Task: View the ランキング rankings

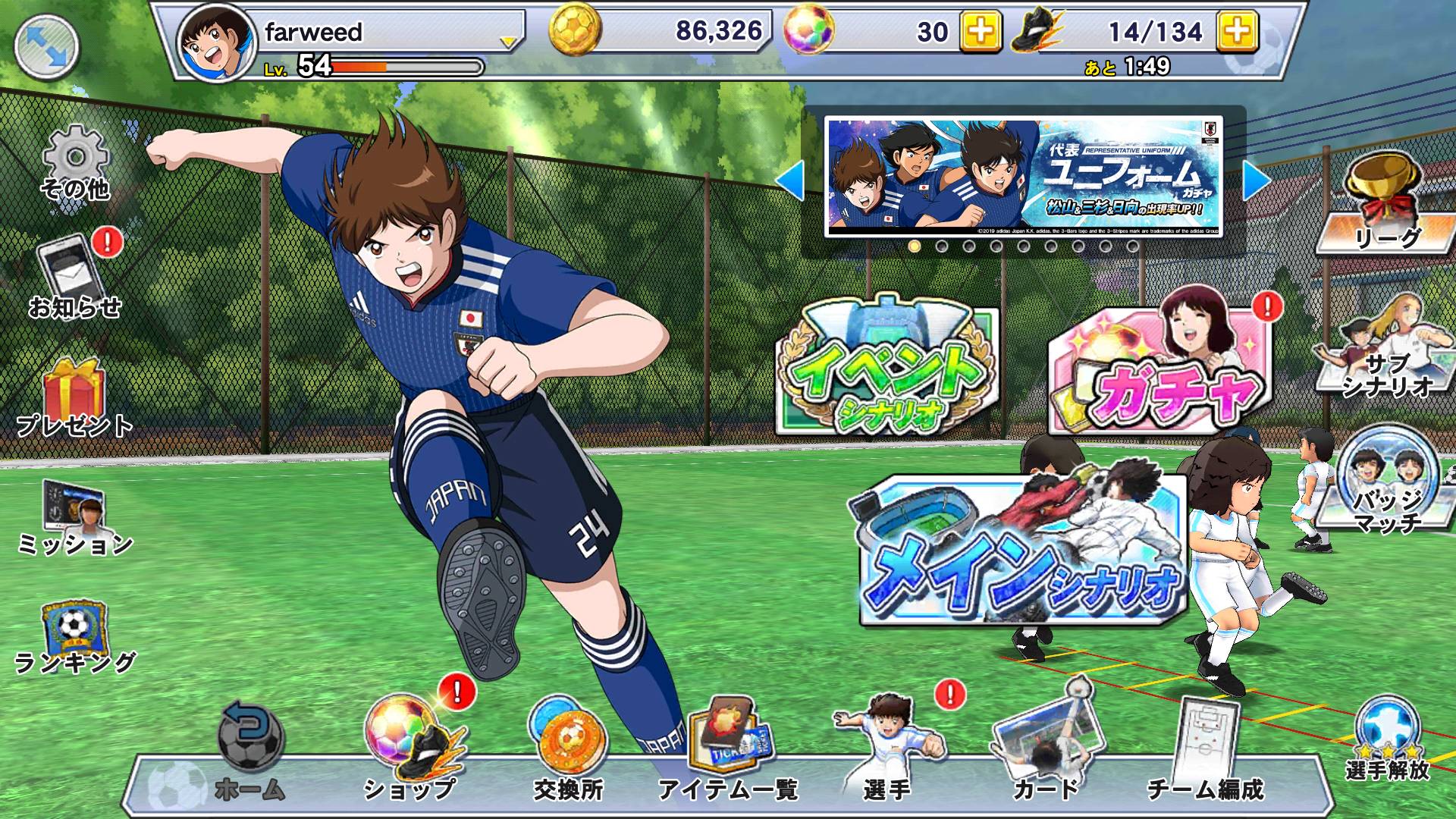Action: click(74, 637)
